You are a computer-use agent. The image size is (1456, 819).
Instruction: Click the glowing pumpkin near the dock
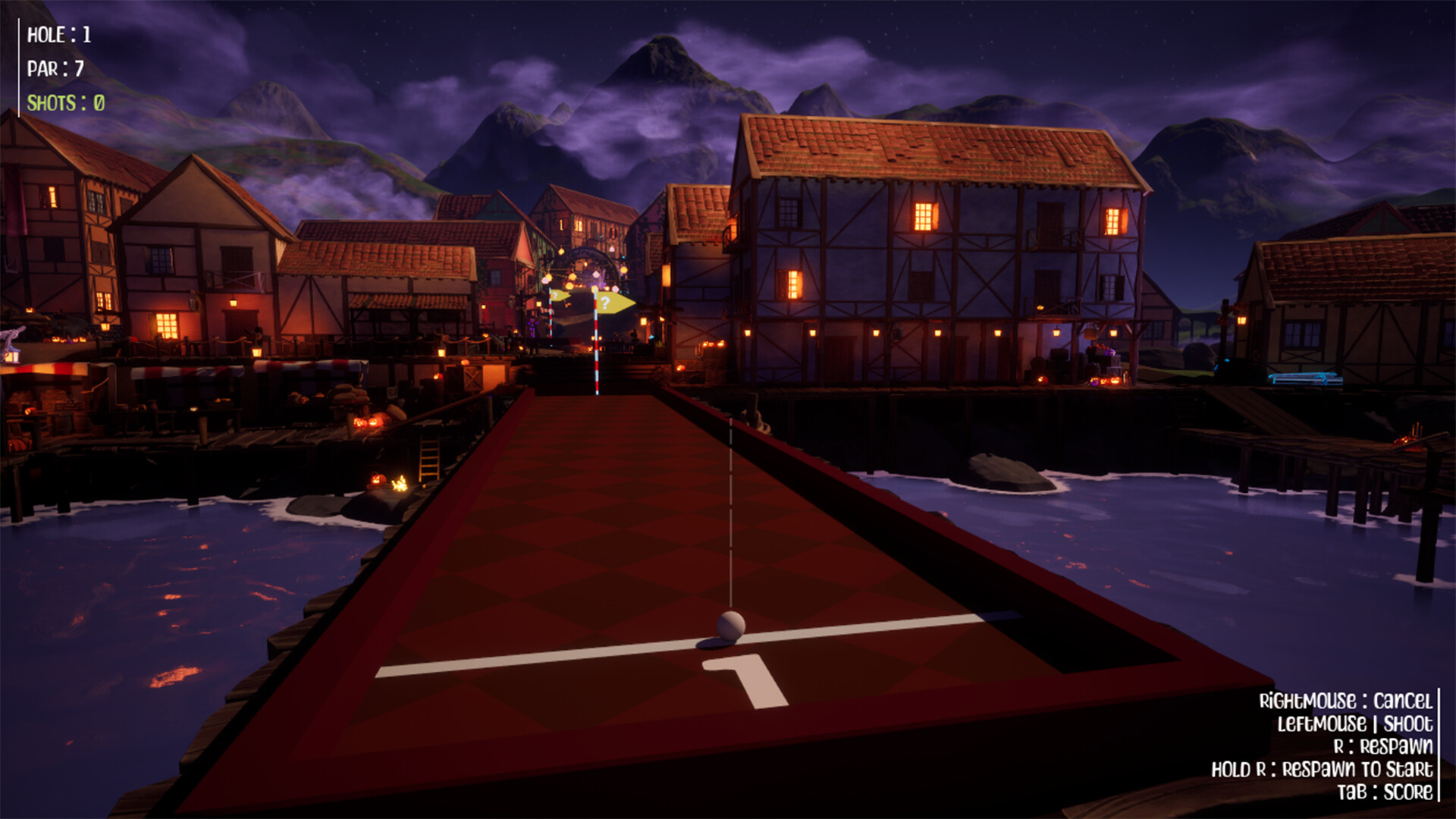(379, 481)
